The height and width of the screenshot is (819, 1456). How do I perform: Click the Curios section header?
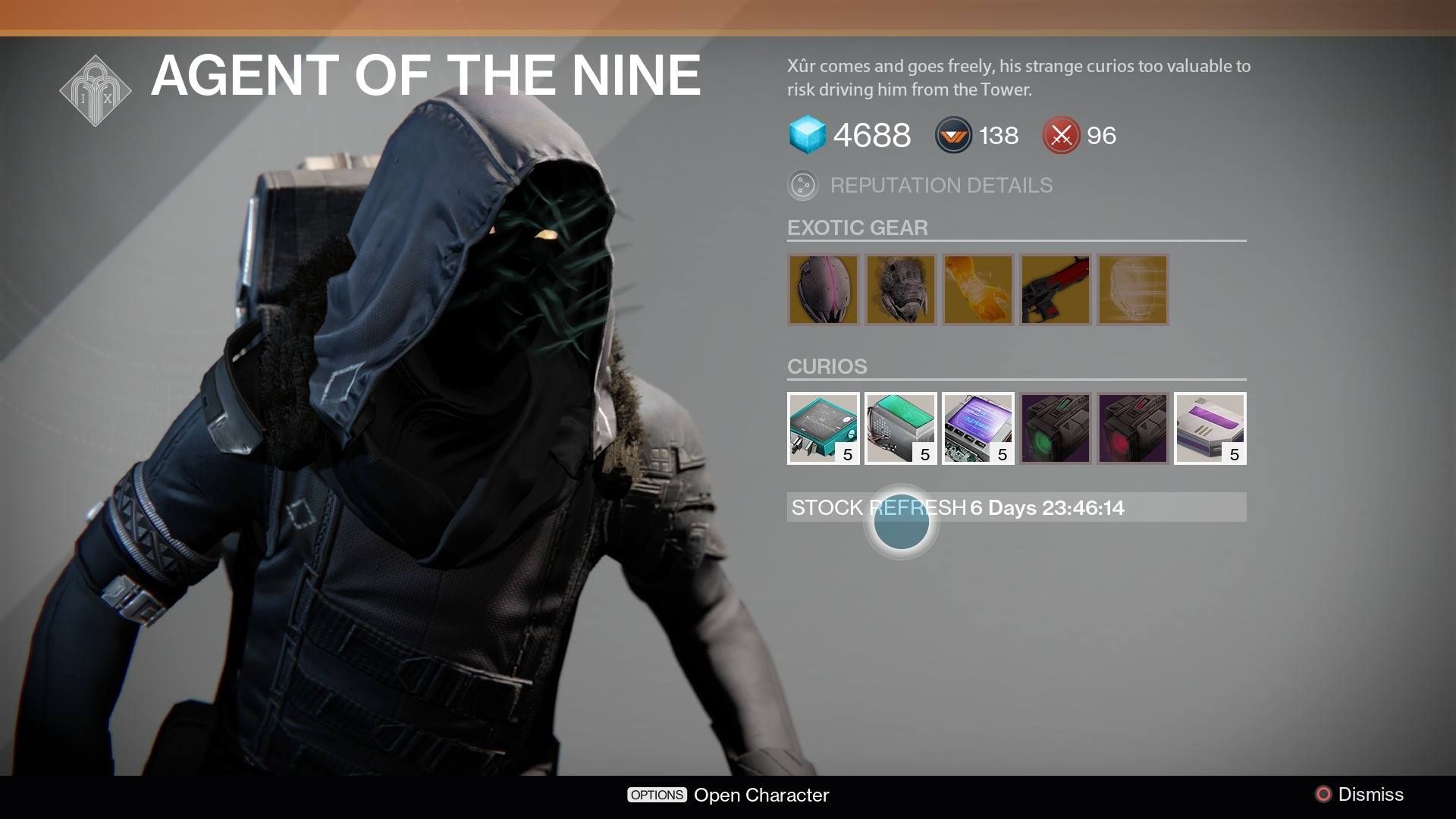(826, 367)
